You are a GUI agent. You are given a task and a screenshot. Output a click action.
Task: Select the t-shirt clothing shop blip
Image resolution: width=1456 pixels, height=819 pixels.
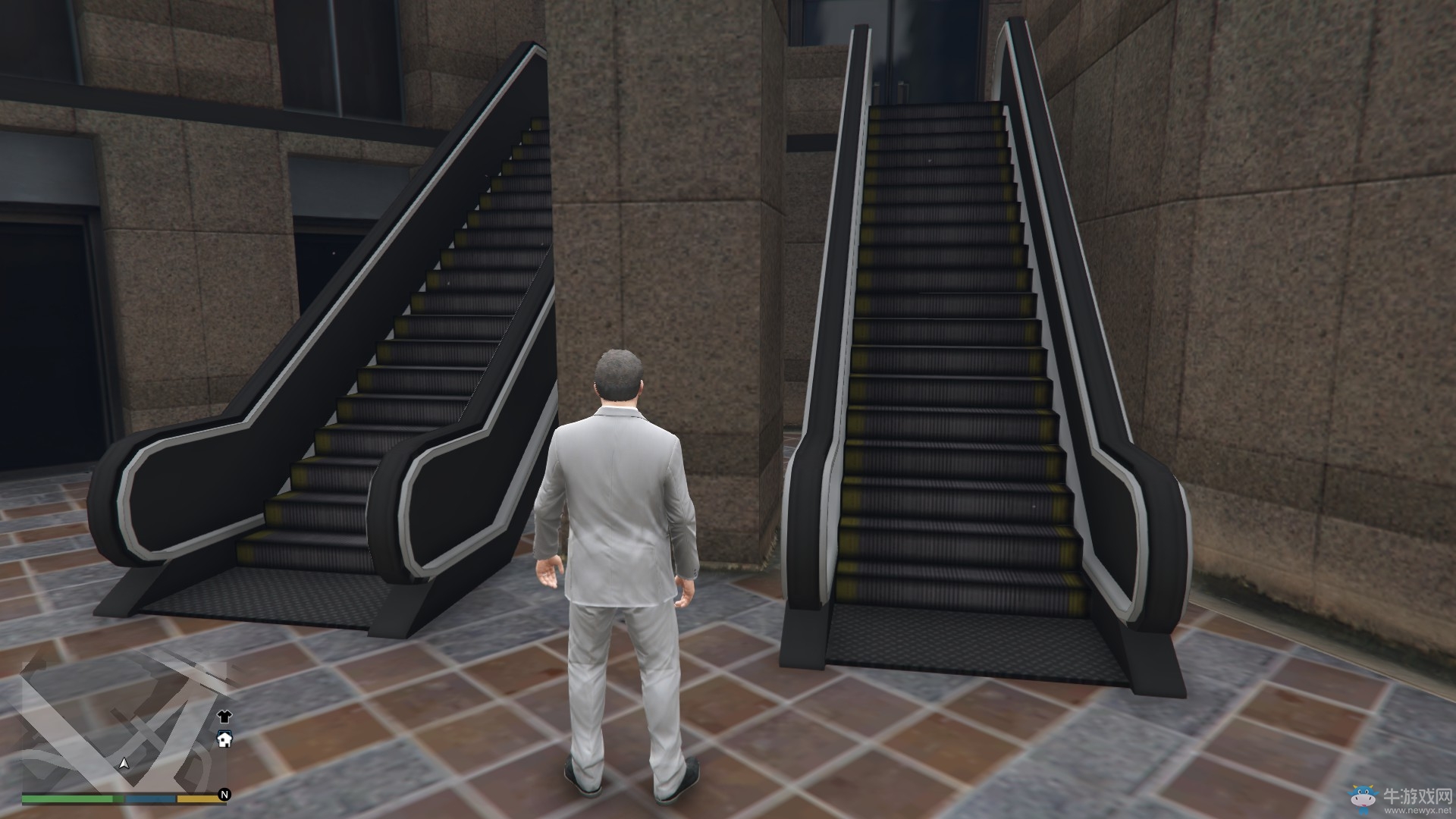224,717
